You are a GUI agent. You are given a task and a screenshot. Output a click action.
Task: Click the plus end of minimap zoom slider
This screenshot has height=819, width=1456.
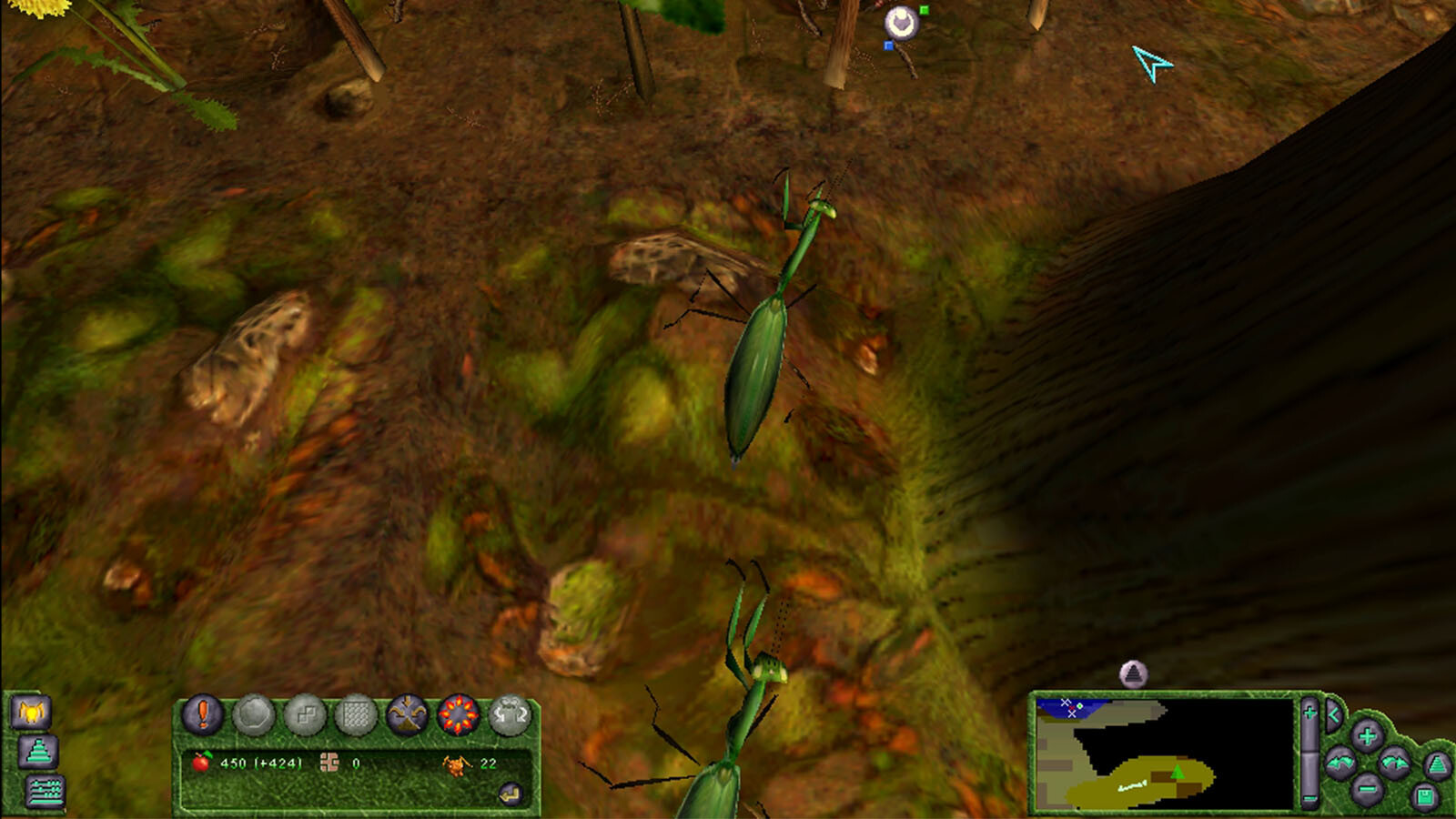(1309, 713)
